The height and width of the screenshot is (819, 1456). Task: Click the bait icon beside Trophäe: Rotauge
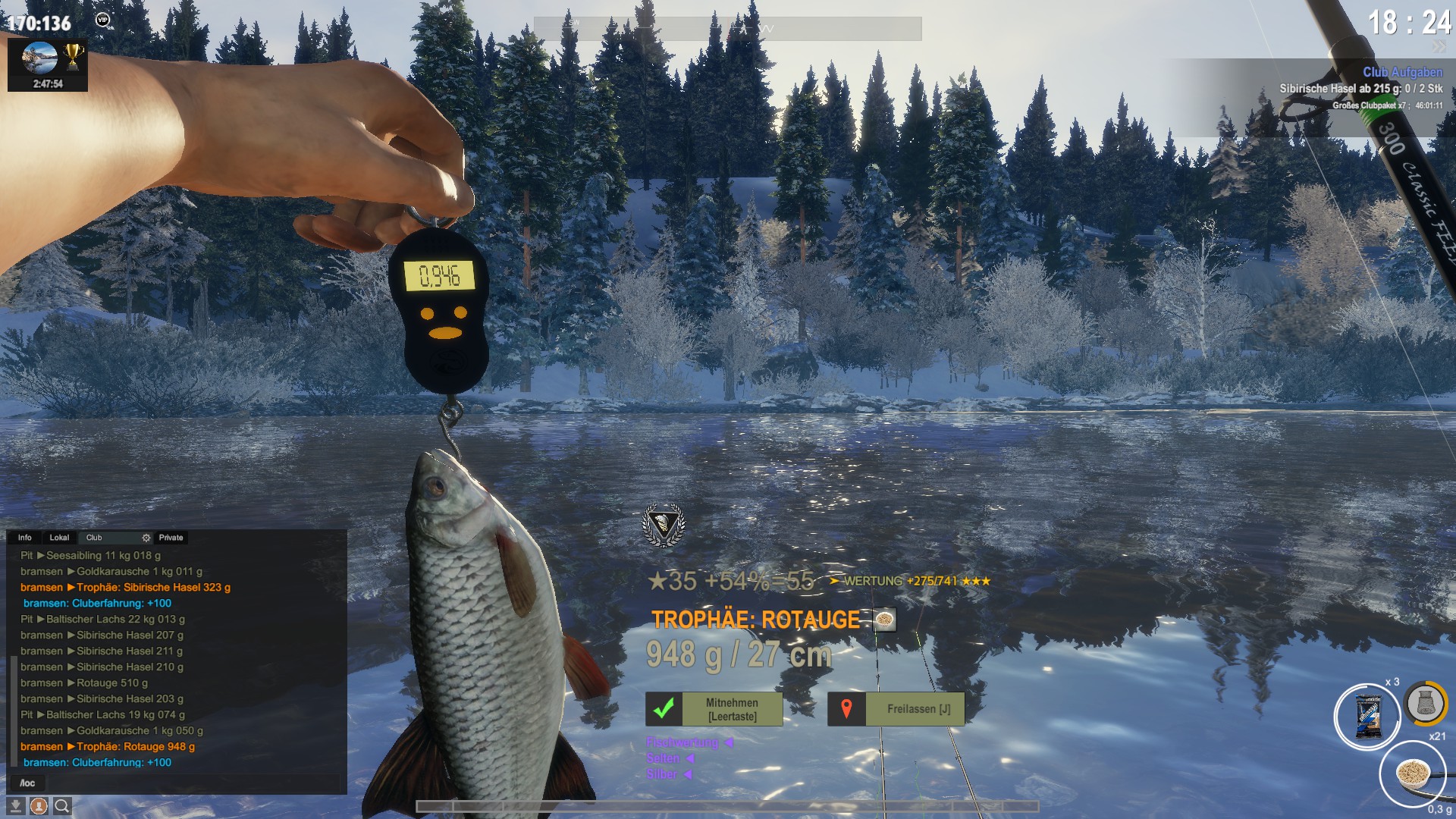coord(884,620)
